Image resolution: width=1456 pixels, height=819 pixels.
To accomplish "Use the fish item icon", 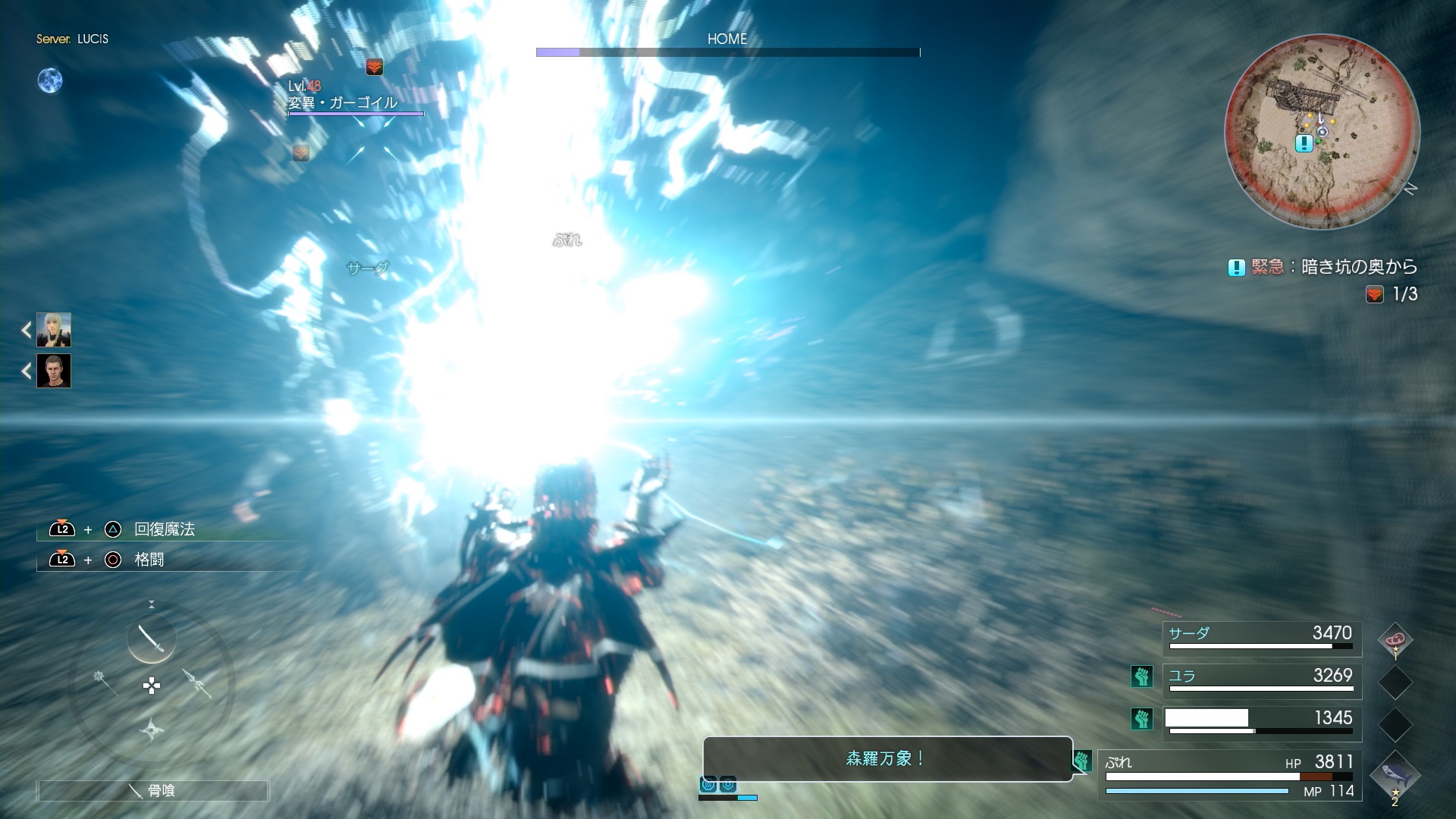I will (1395, 774).
